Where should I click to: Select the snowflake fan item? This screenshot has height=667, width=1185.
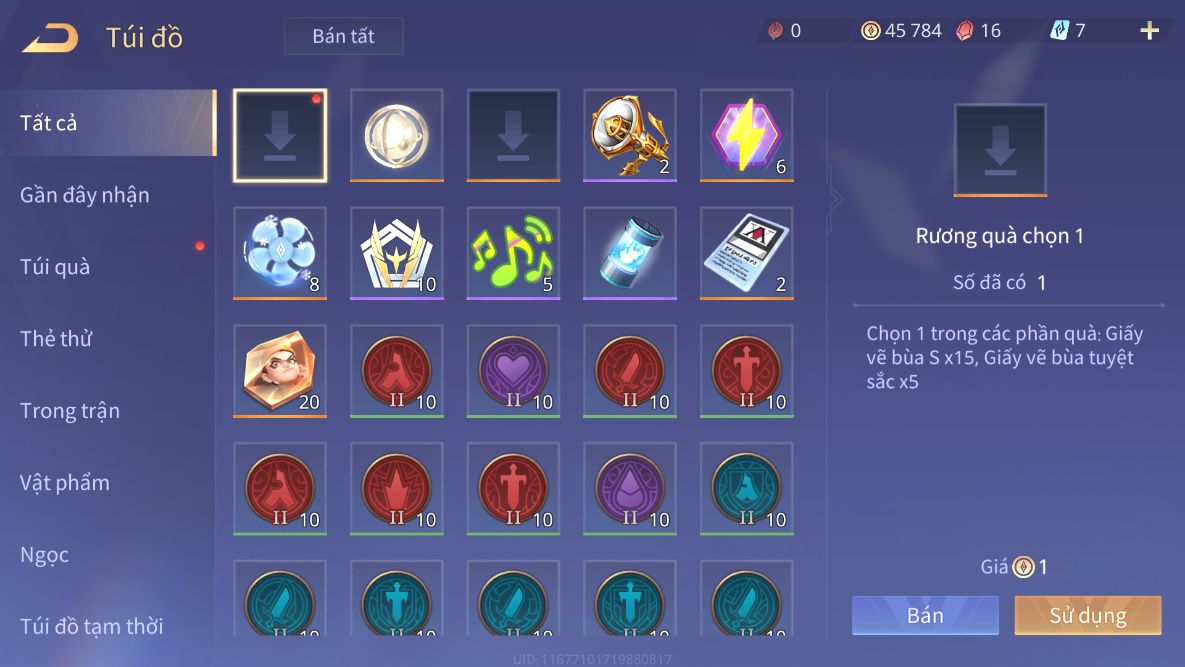280,253
